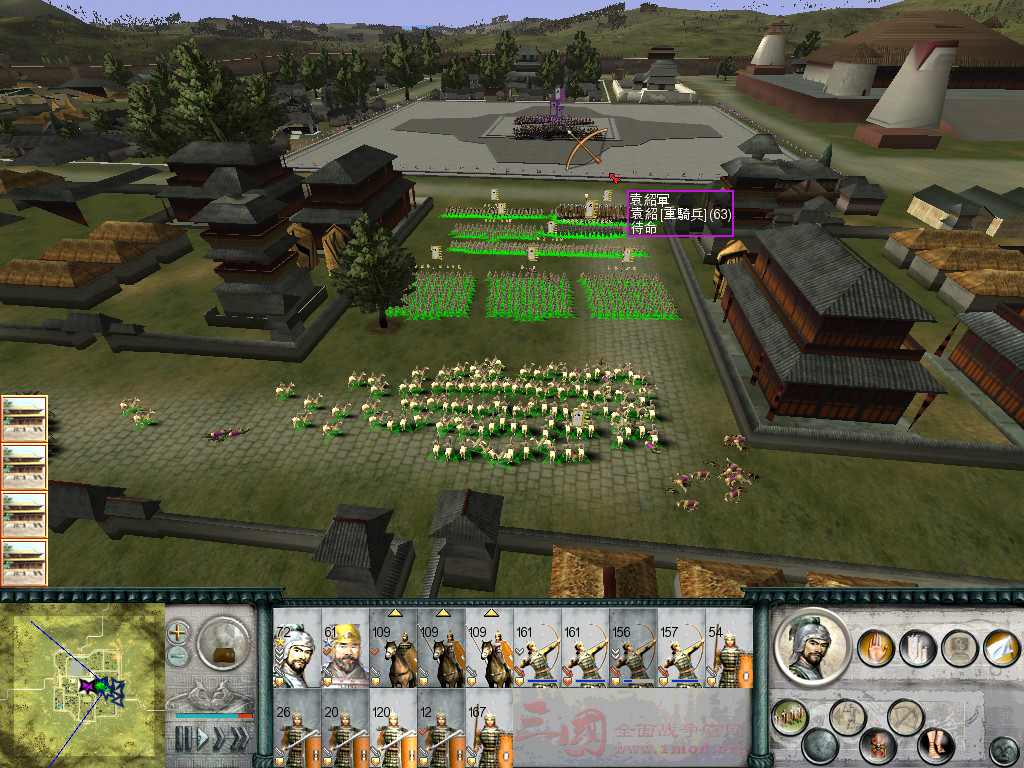The width and height of the screenshot is (1024, 768).
Task: Set battle speed to triple fast-forward
Action: click(x=239, y=739)
